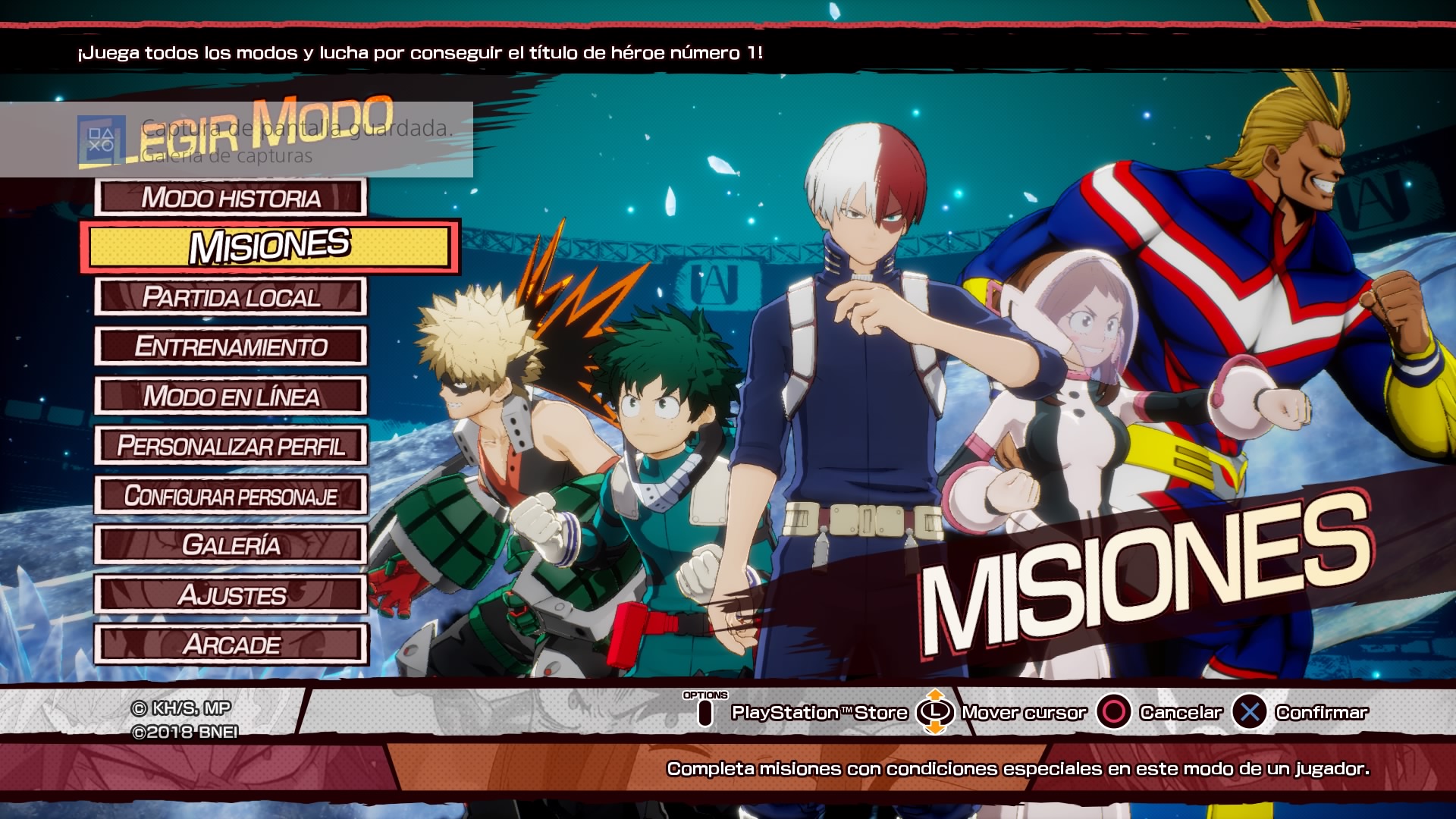The image size is (1456, 819).
Task: Choose Partida Local mode
Action: 231,297
